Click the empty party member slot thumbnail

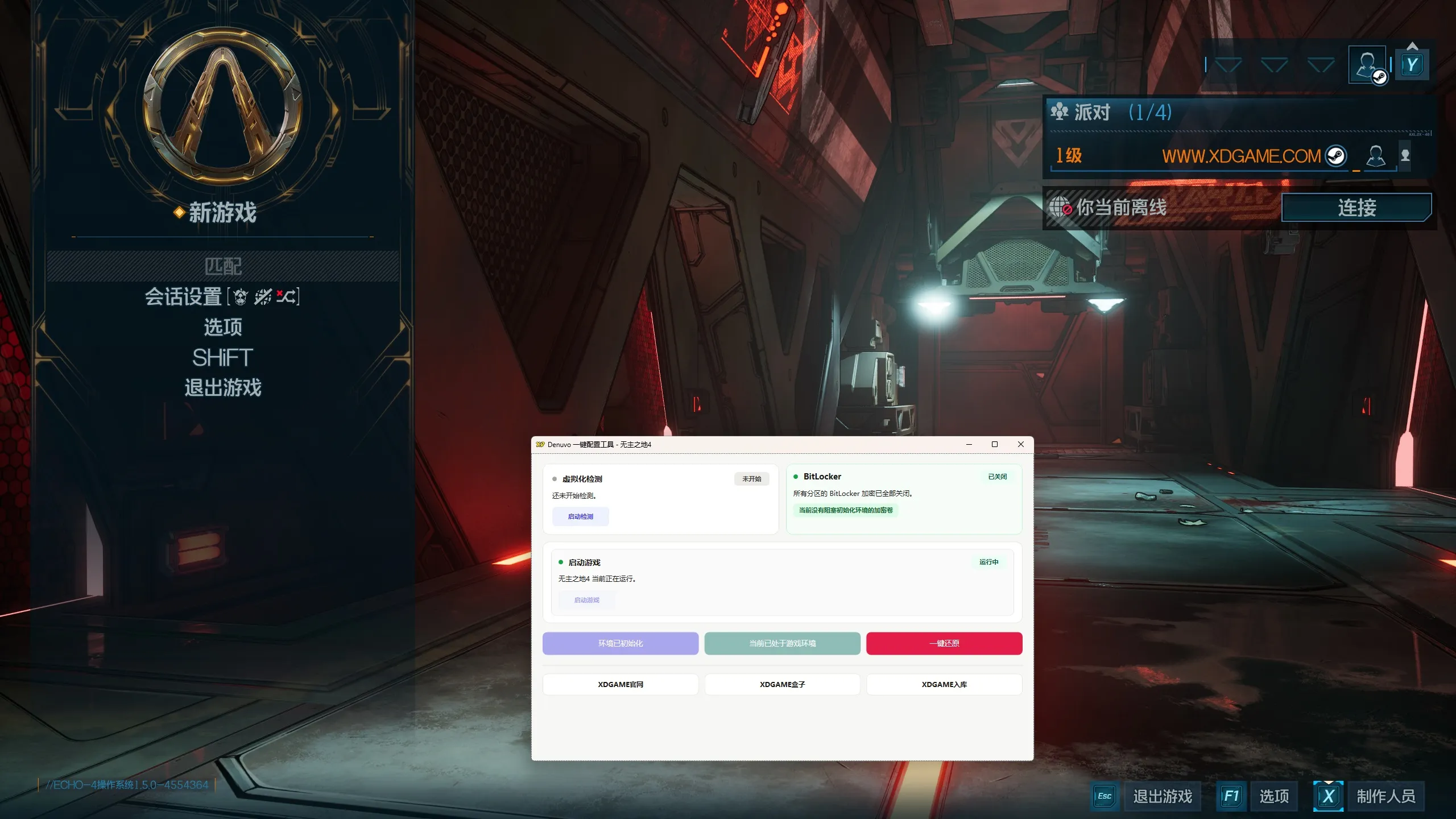click(x=1404, y=156)
